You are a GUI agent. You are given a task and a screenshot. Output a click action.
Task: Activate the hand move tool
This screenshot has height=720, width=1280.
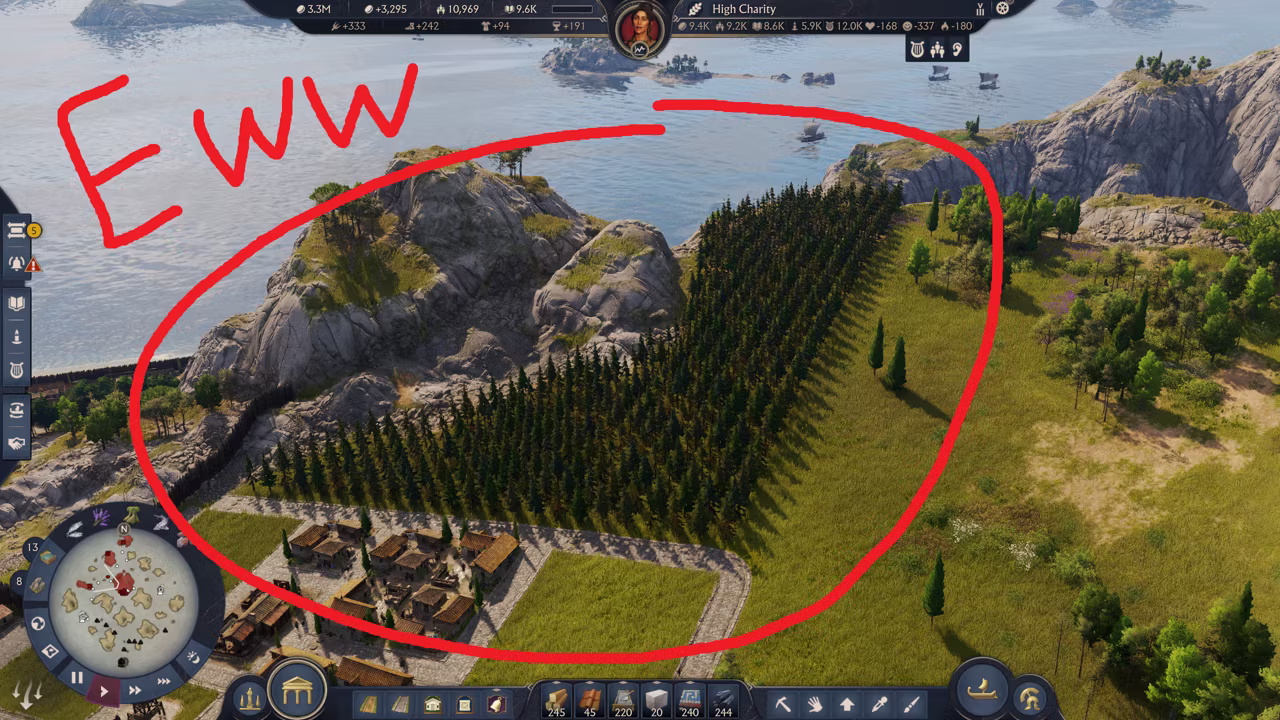pos(815,704)
